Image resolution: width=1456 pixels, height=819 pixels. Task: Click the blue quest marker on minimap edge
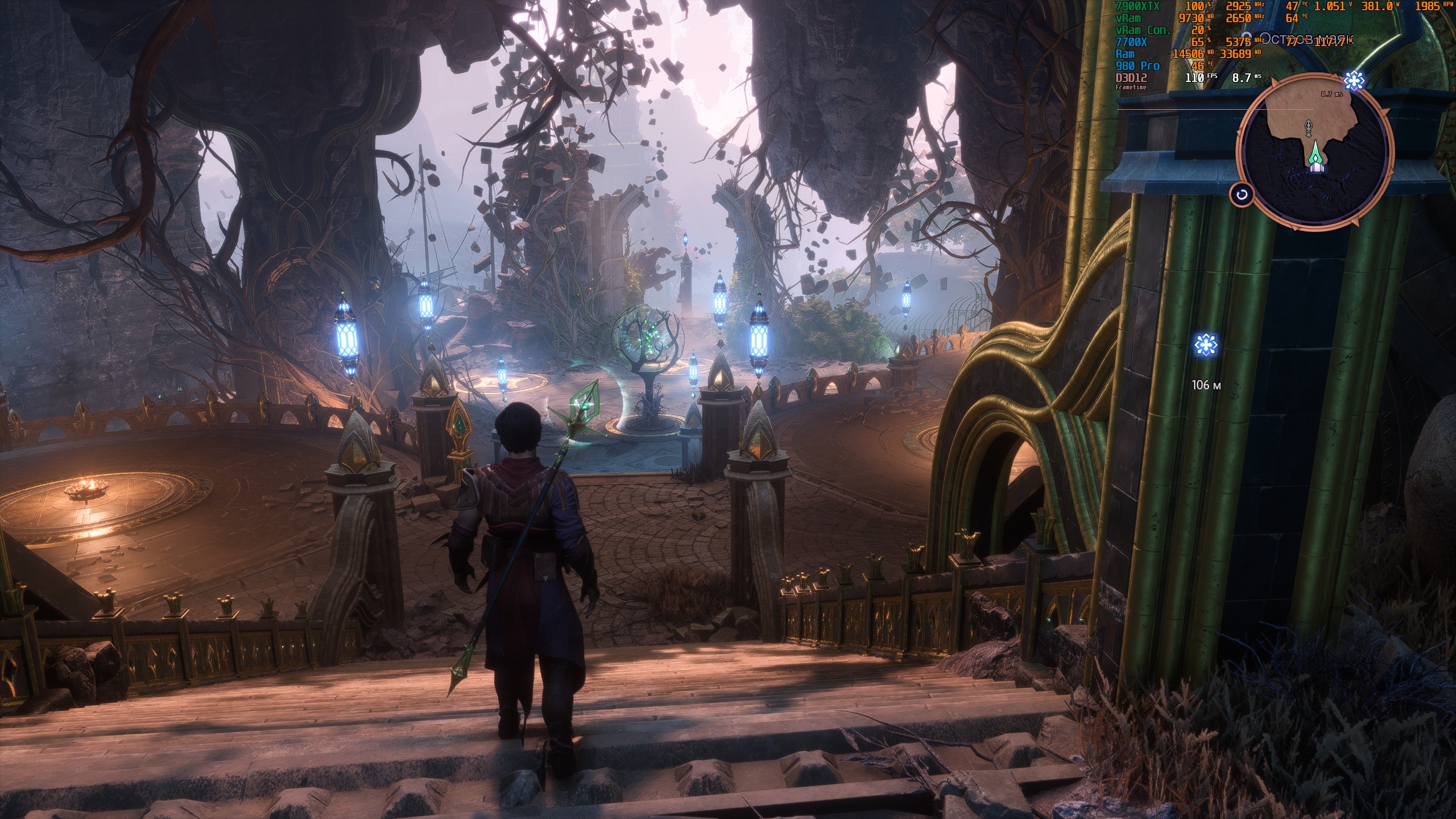tap(1354, 81)
